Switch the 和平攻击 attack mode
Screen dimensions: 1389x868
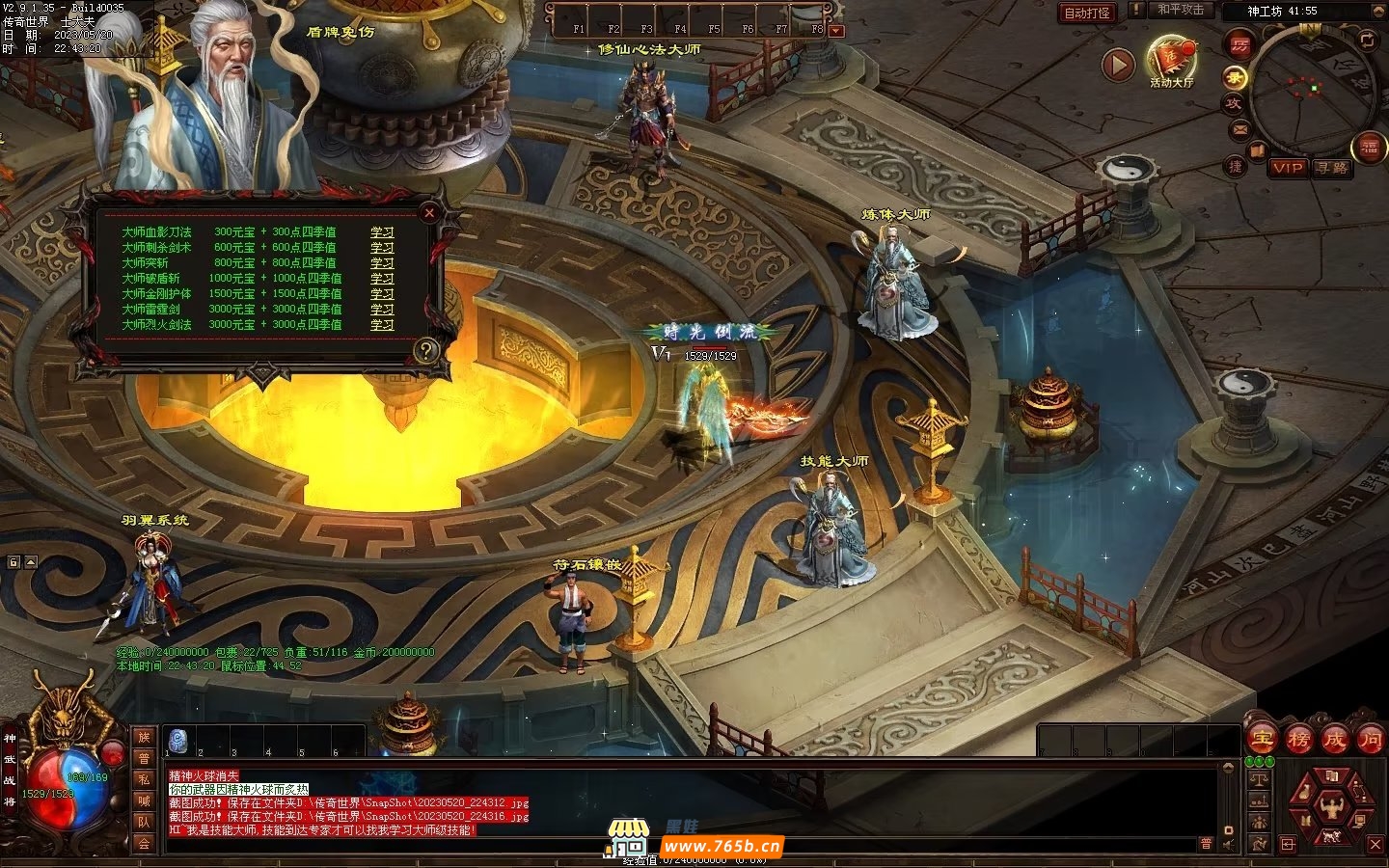[1181, 10]
